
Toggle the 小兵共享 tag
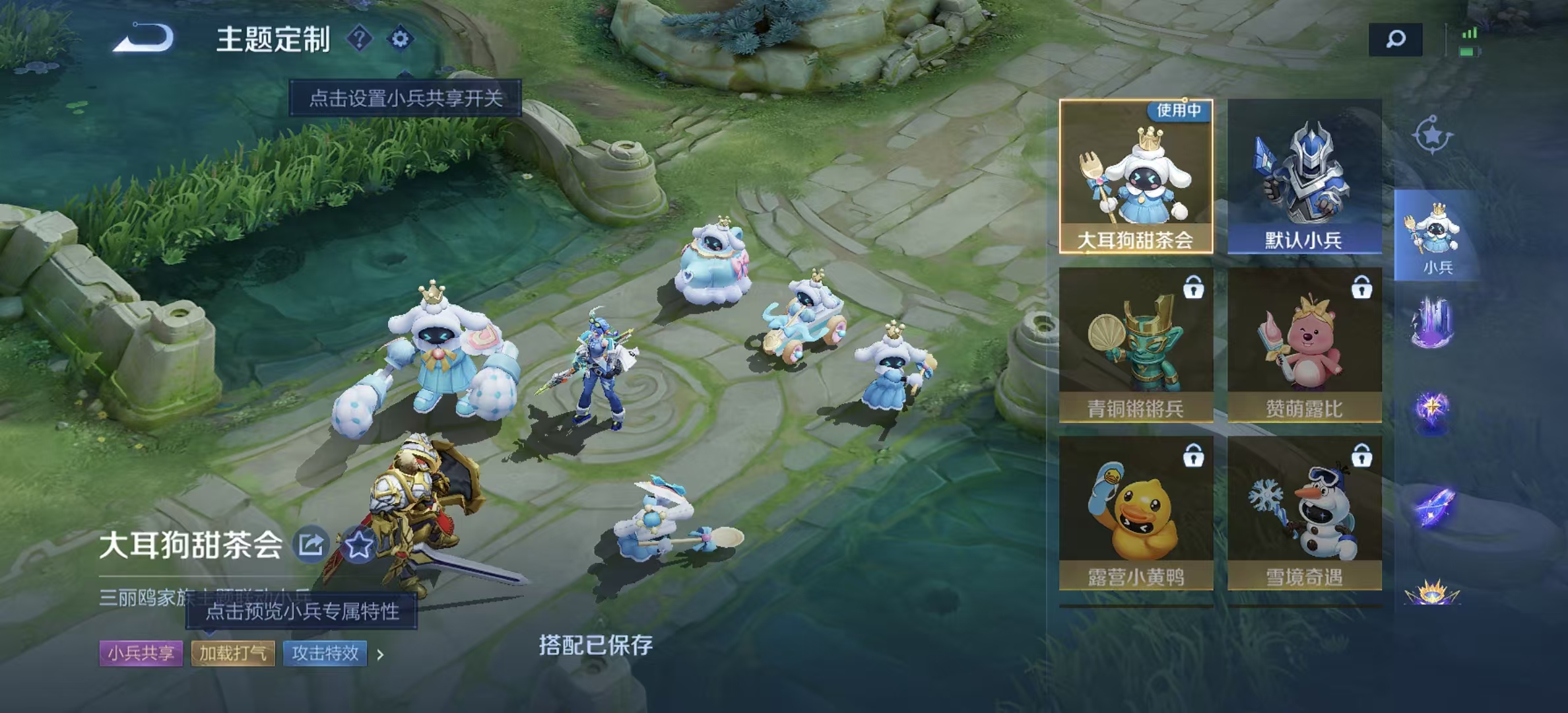pyautogui.click(x=141, y=654)
